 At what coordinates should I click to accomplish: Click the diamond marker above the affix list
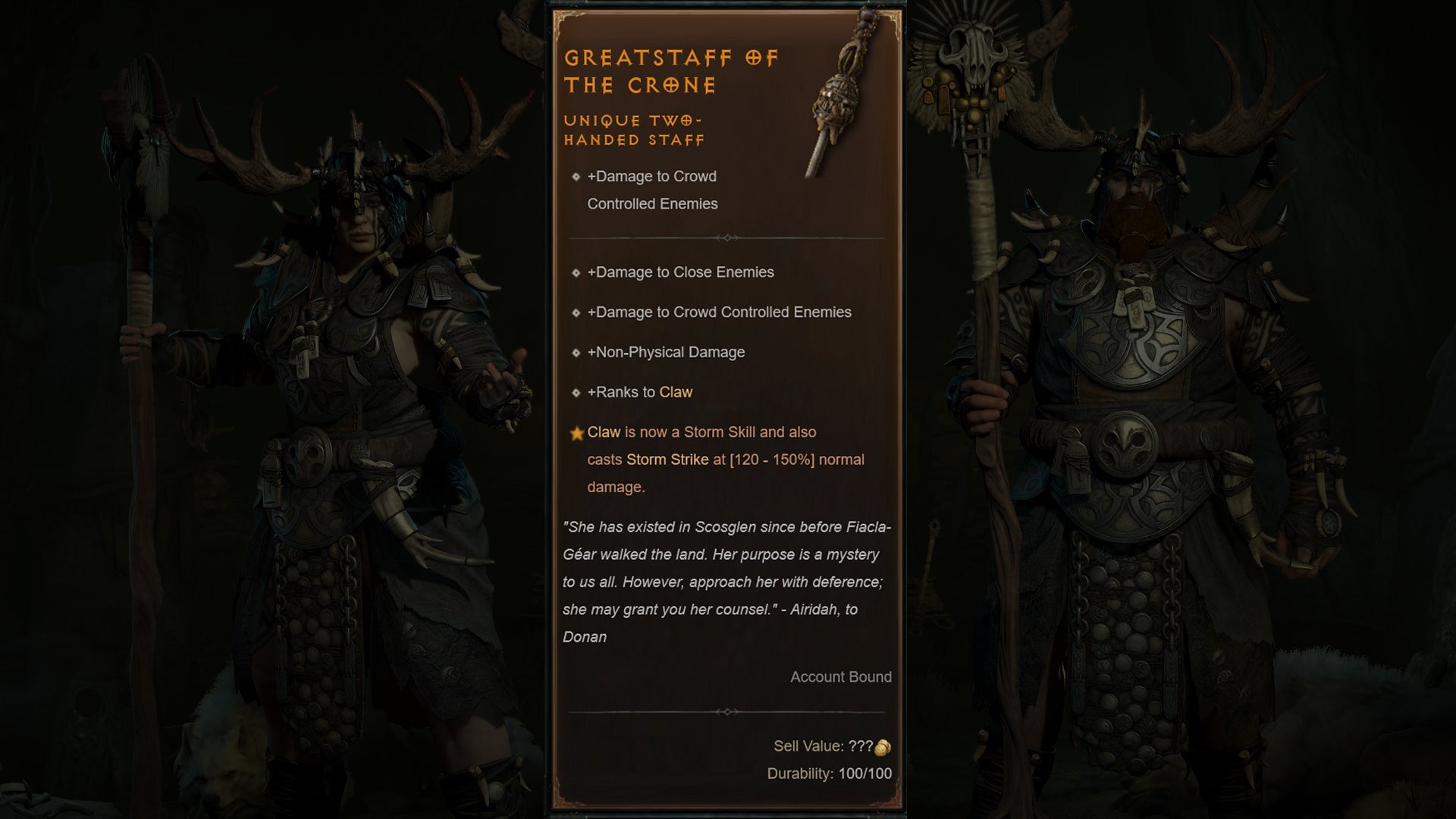(729, 237)
